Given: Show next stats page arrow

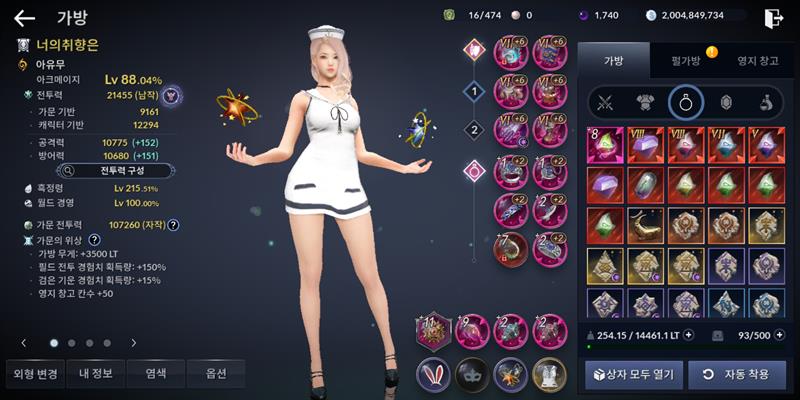Looking at the screenshot, I should point(134,343).
